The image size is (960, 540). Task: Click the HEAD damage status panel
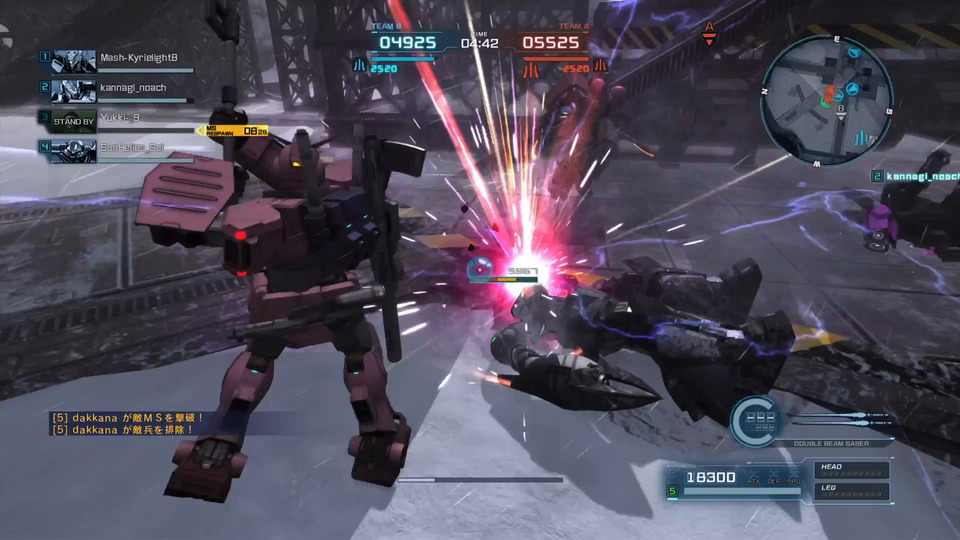[852, 468]
